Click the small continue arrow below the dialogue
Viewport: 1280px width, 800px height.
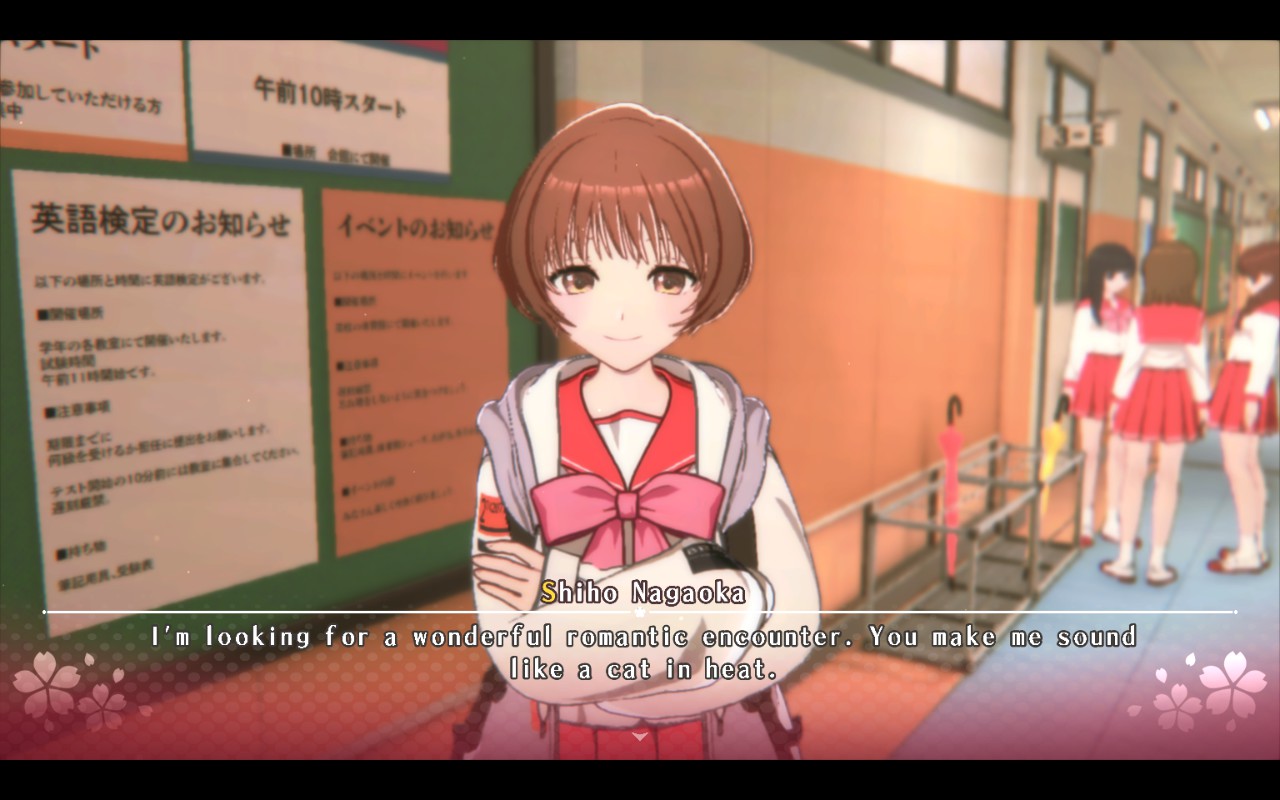[x=640, y=735]
